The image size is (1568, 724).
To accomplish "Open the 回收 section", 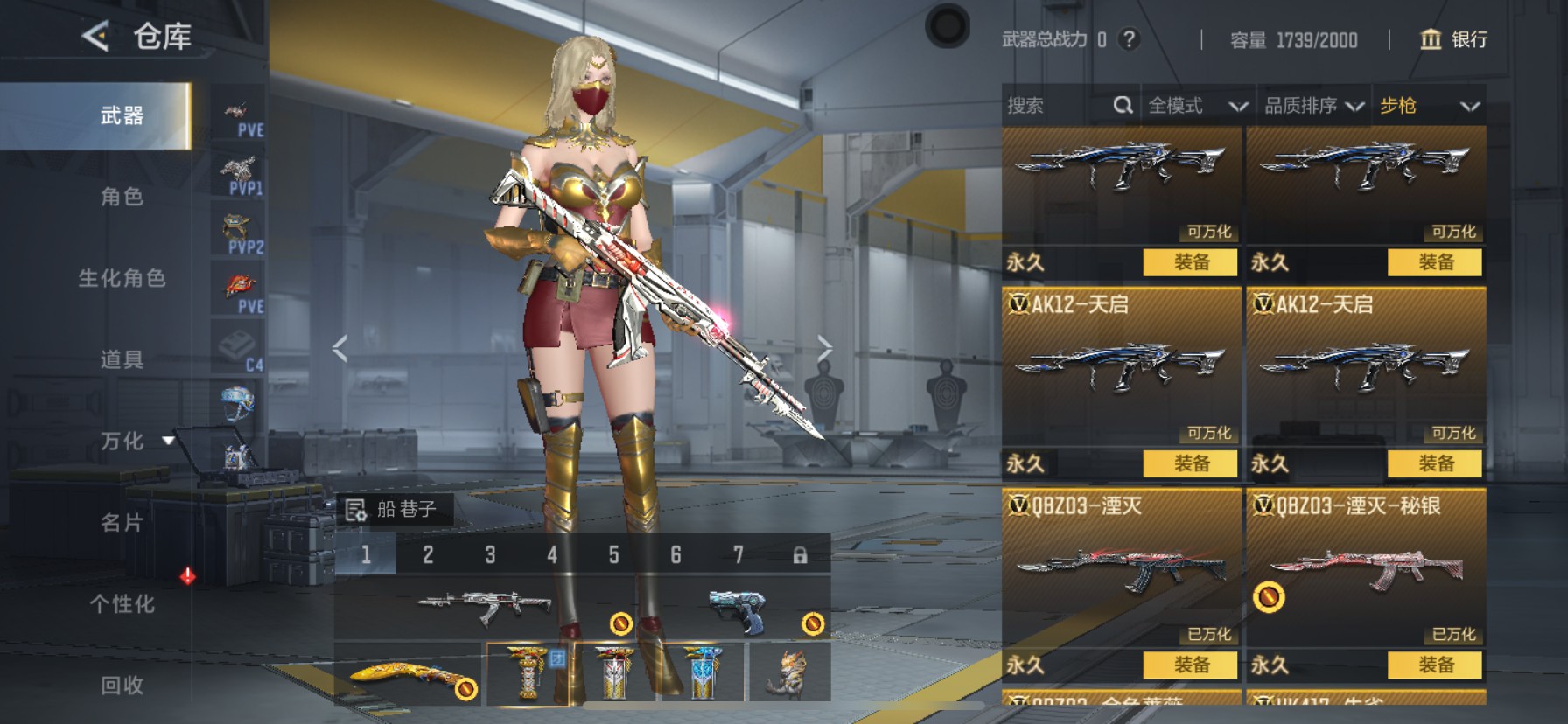I will pos(122,685).
